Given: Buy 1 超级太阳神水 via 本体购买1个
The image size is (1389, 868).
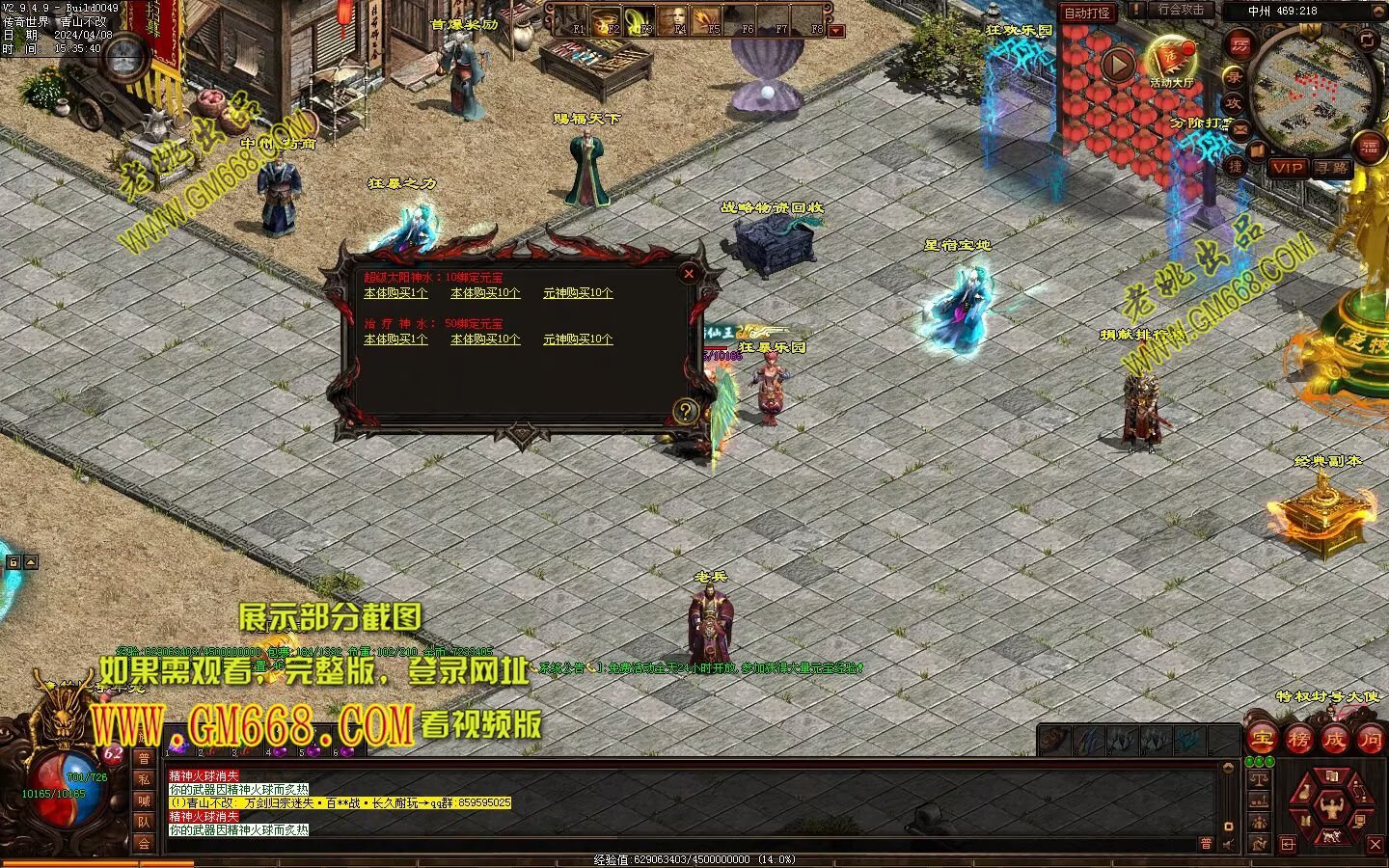Looking at the screenshot, I should pos(395,293).
